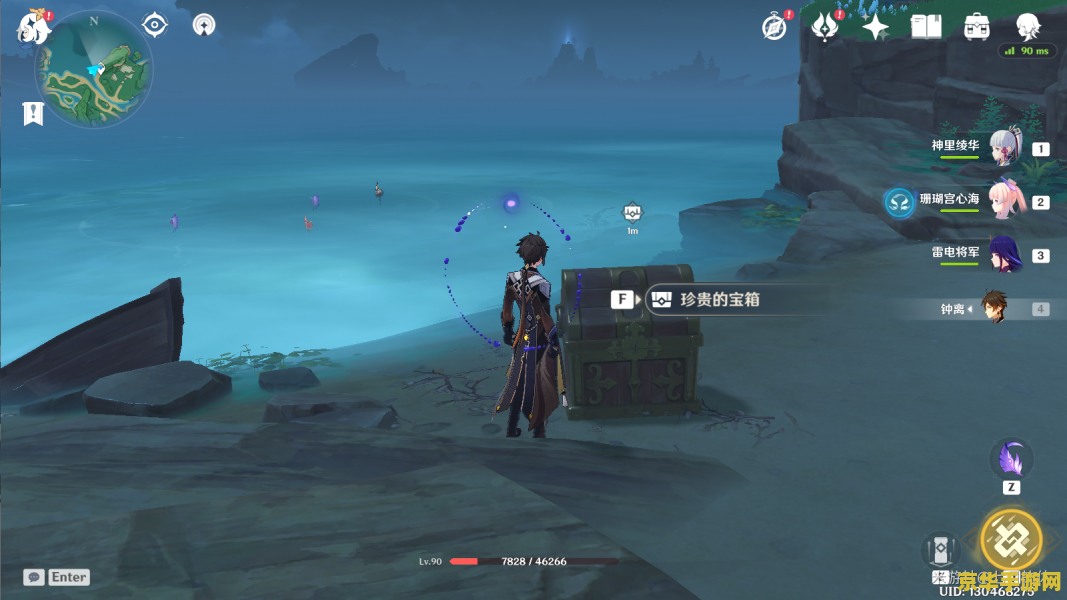Open the backpack inventory
1067x600 pixels.
977,27
